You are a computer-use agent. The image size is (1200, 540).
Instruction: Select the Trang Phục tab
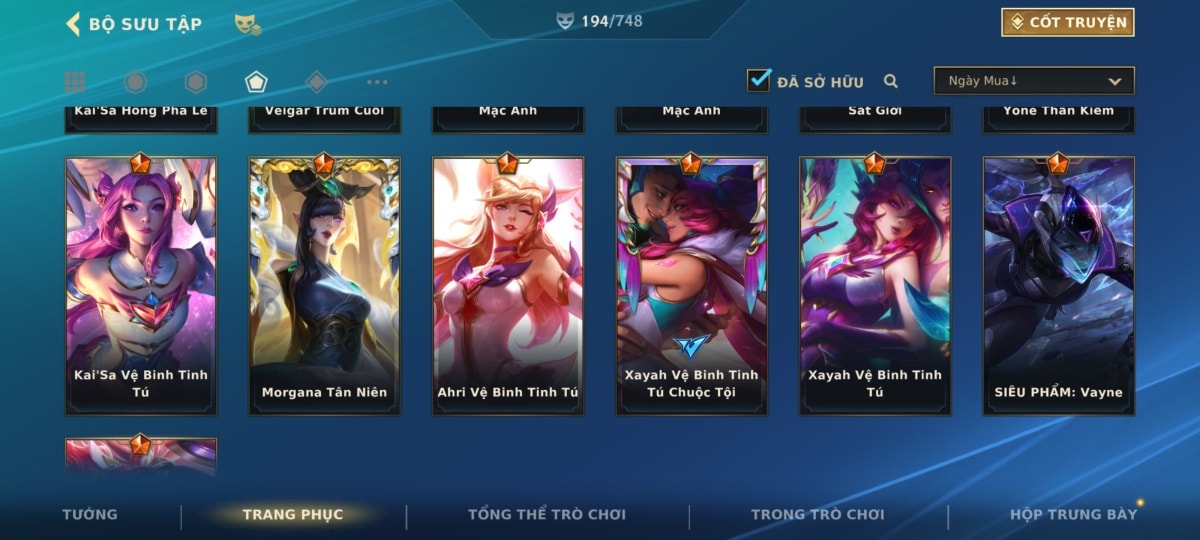pos(293,514)
